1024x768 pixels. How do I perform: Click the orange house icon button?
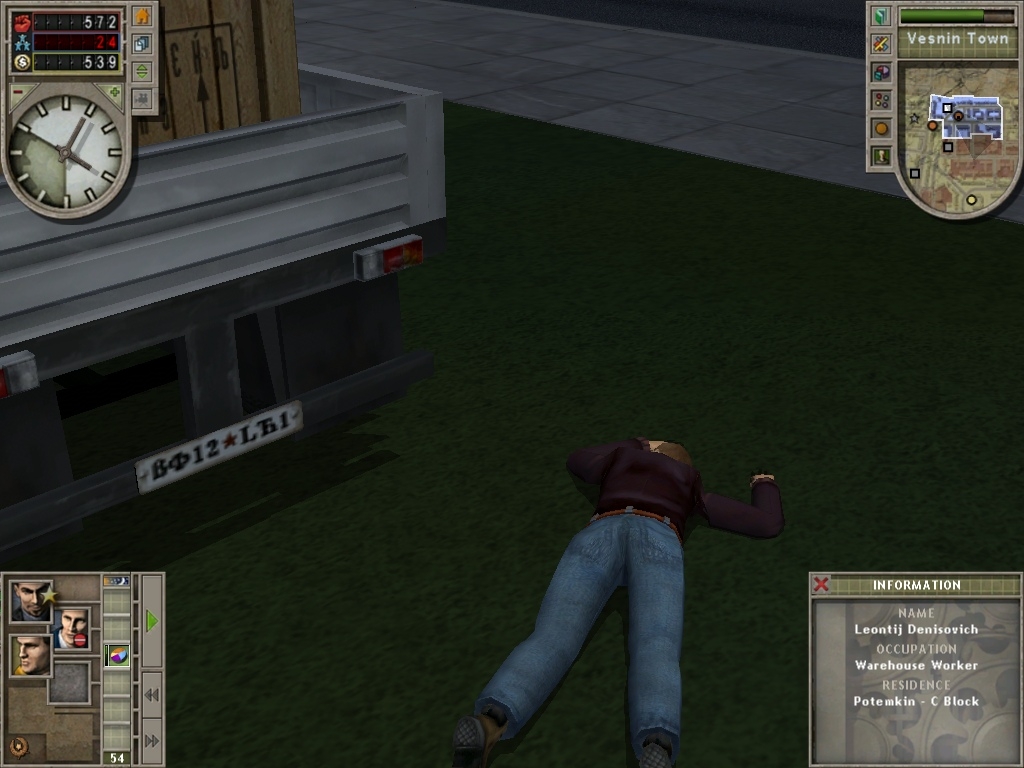coord(142,17)
